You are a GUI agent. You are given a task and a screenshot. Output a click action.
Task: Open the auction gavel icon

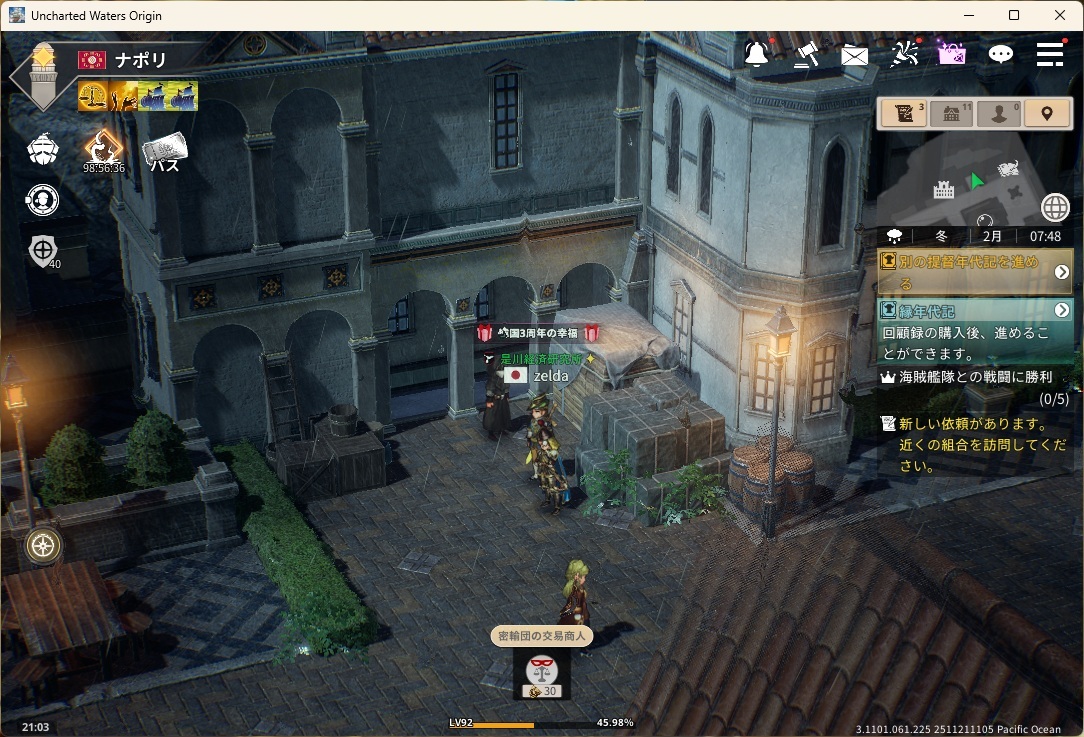[x=806, y=54]
